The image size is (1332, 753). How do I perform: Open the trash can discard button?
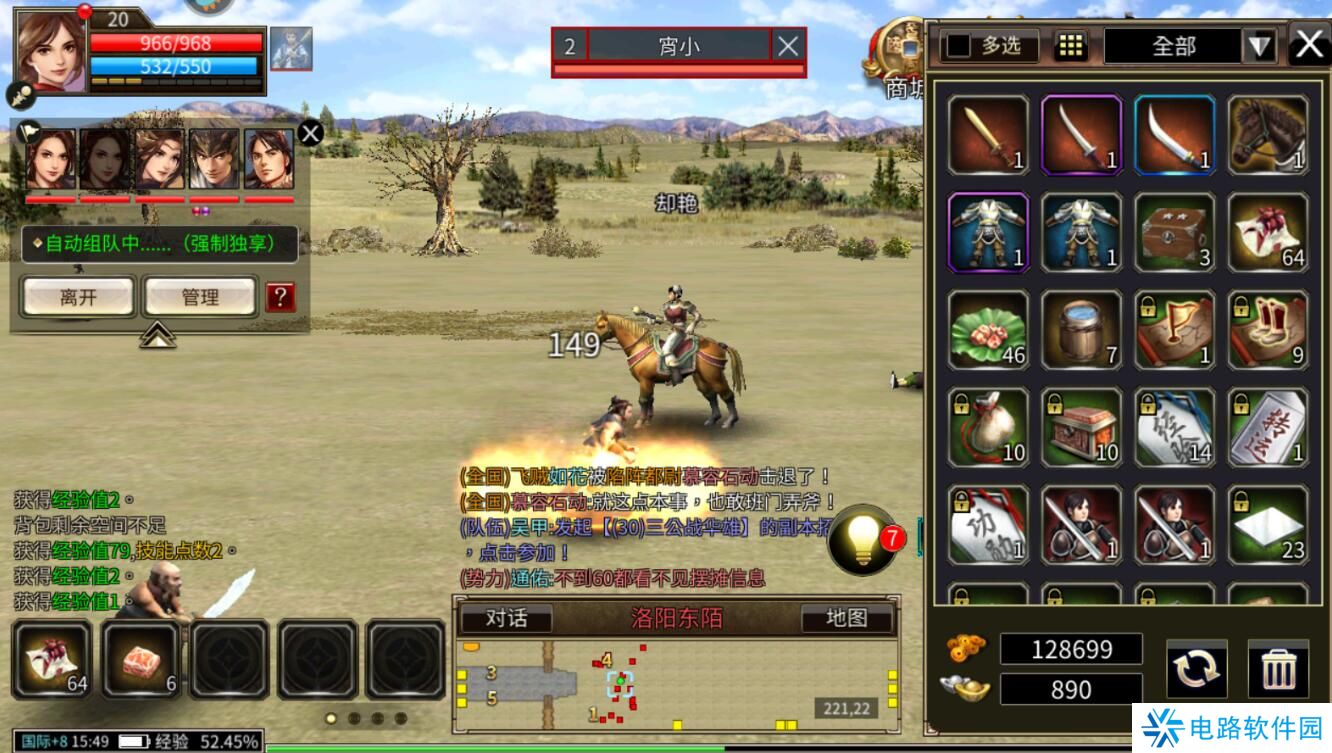coord(1278,669)
